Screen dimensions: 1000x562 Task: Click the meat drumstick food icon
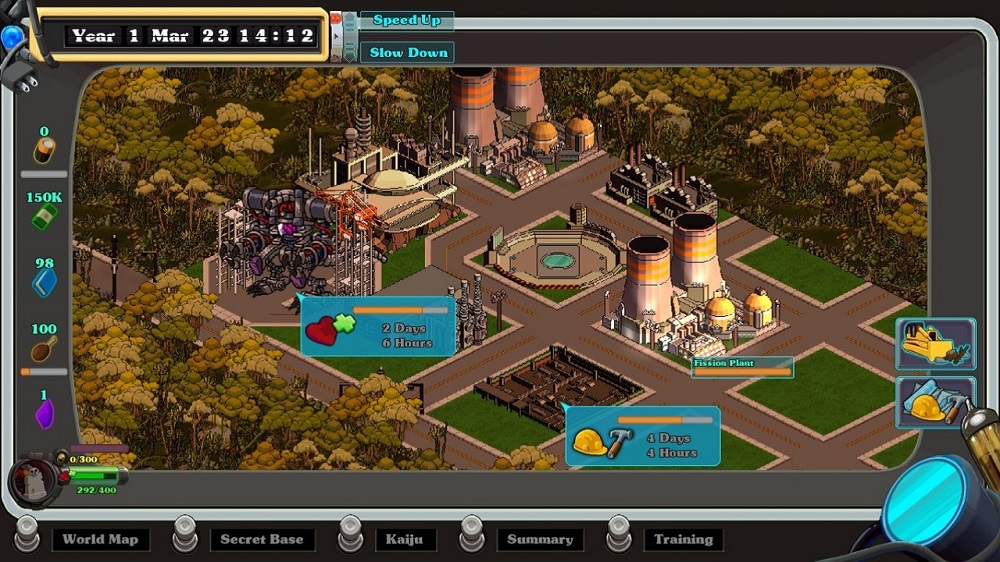44,348
